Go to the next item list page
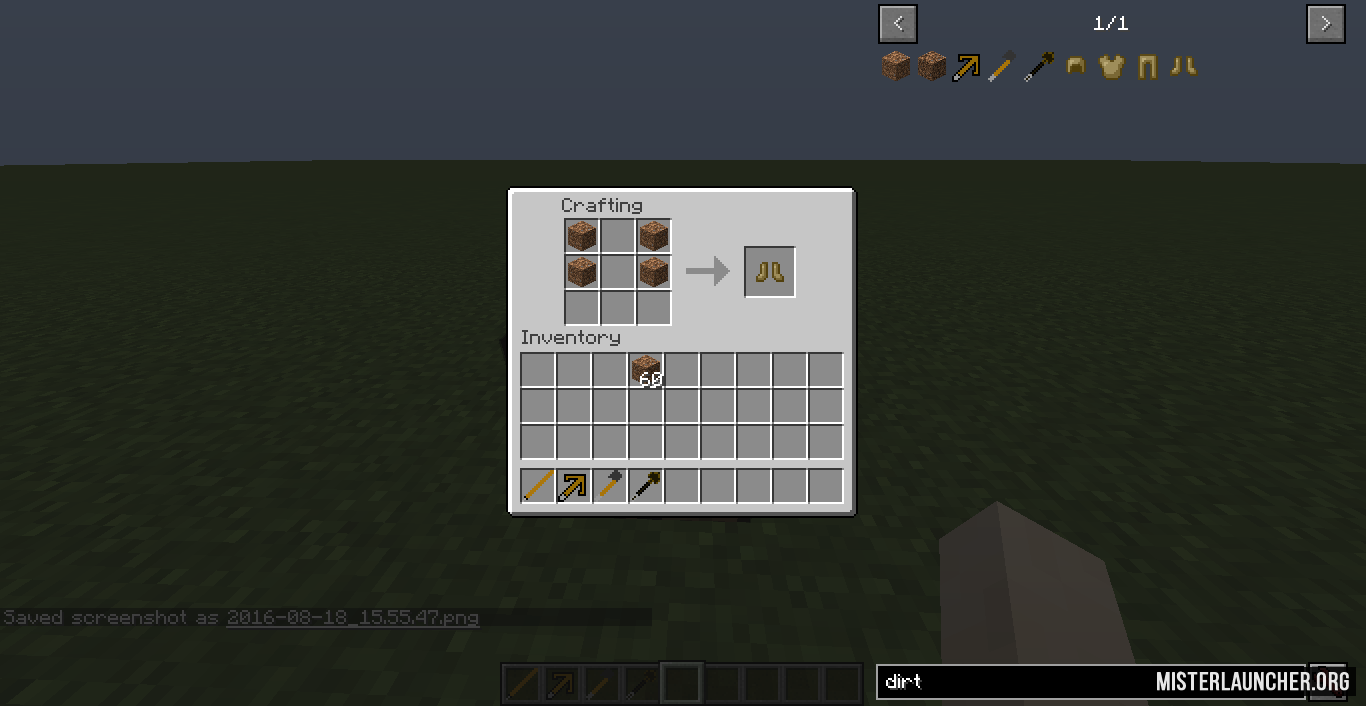1366x706 pixels. (x=1325, y=24)
